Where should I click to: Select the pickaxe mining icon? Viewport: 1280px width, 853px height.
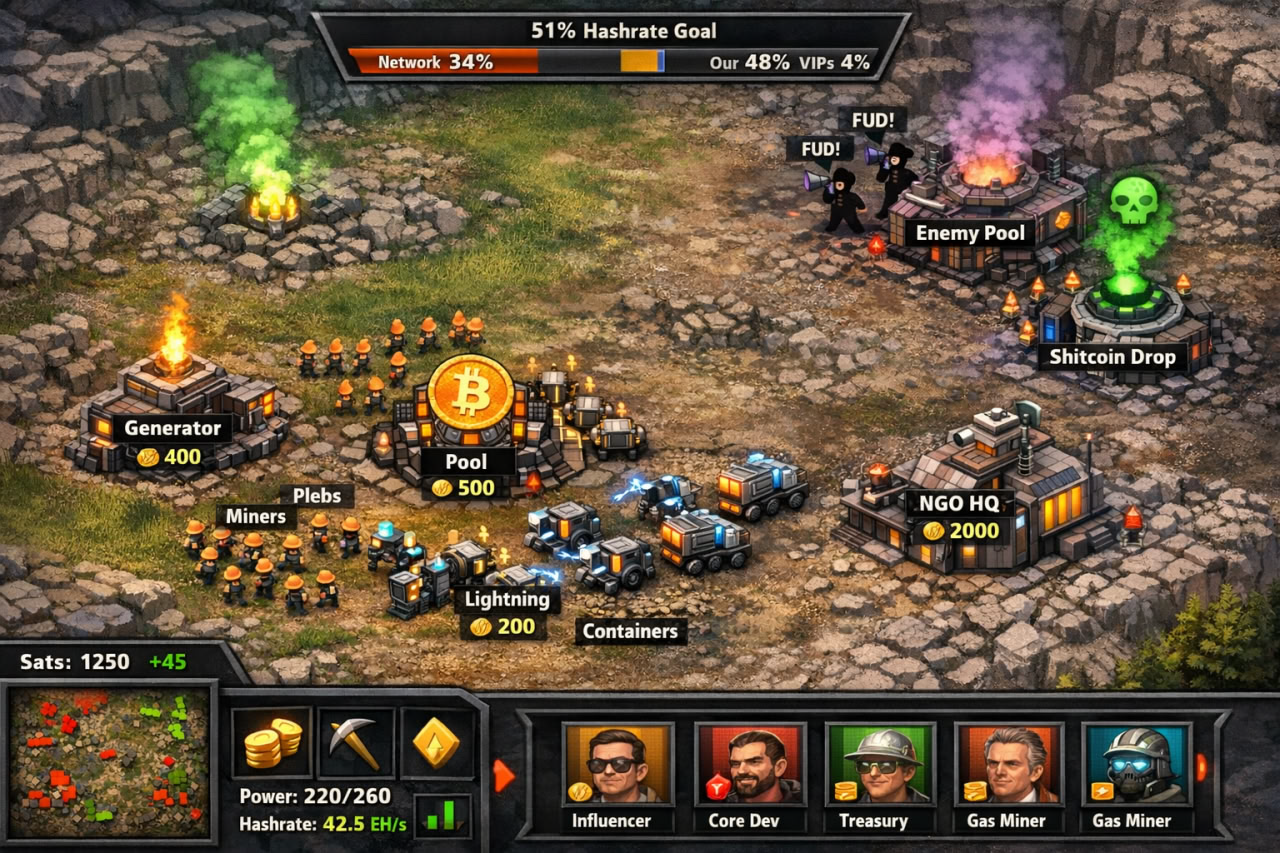point(355,742)
